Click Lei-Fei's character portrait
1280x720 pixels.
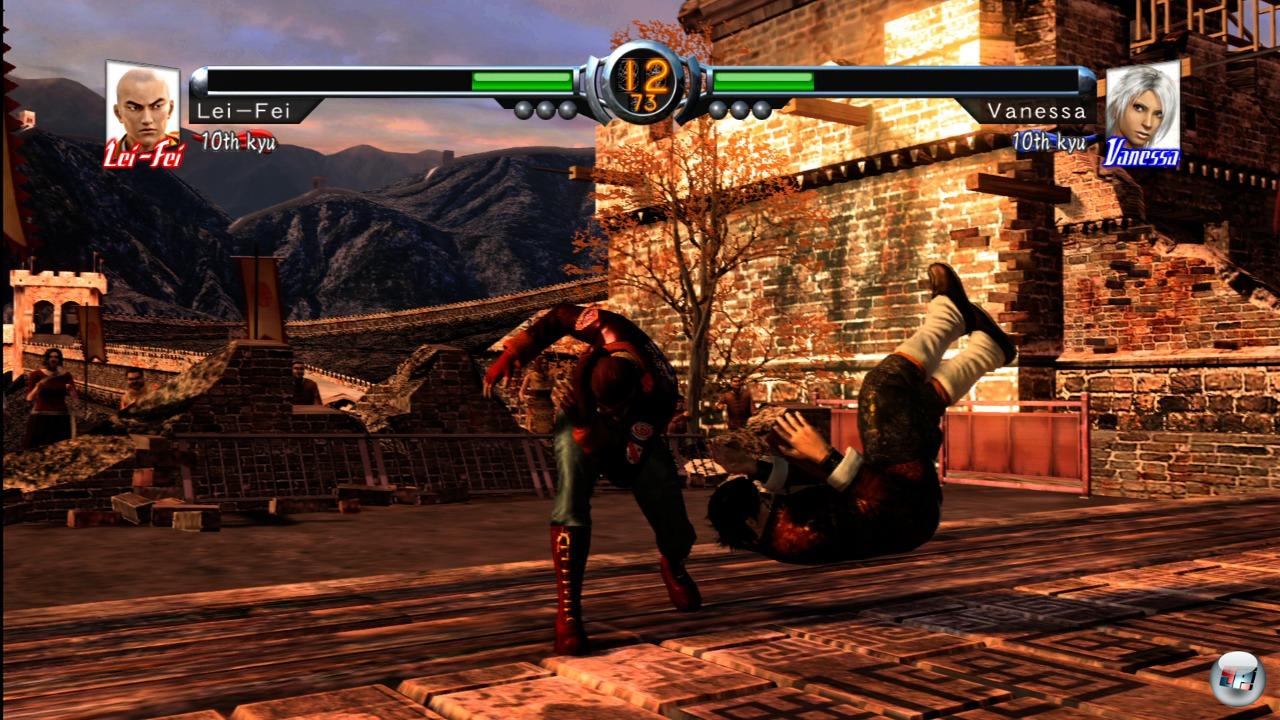142,108
